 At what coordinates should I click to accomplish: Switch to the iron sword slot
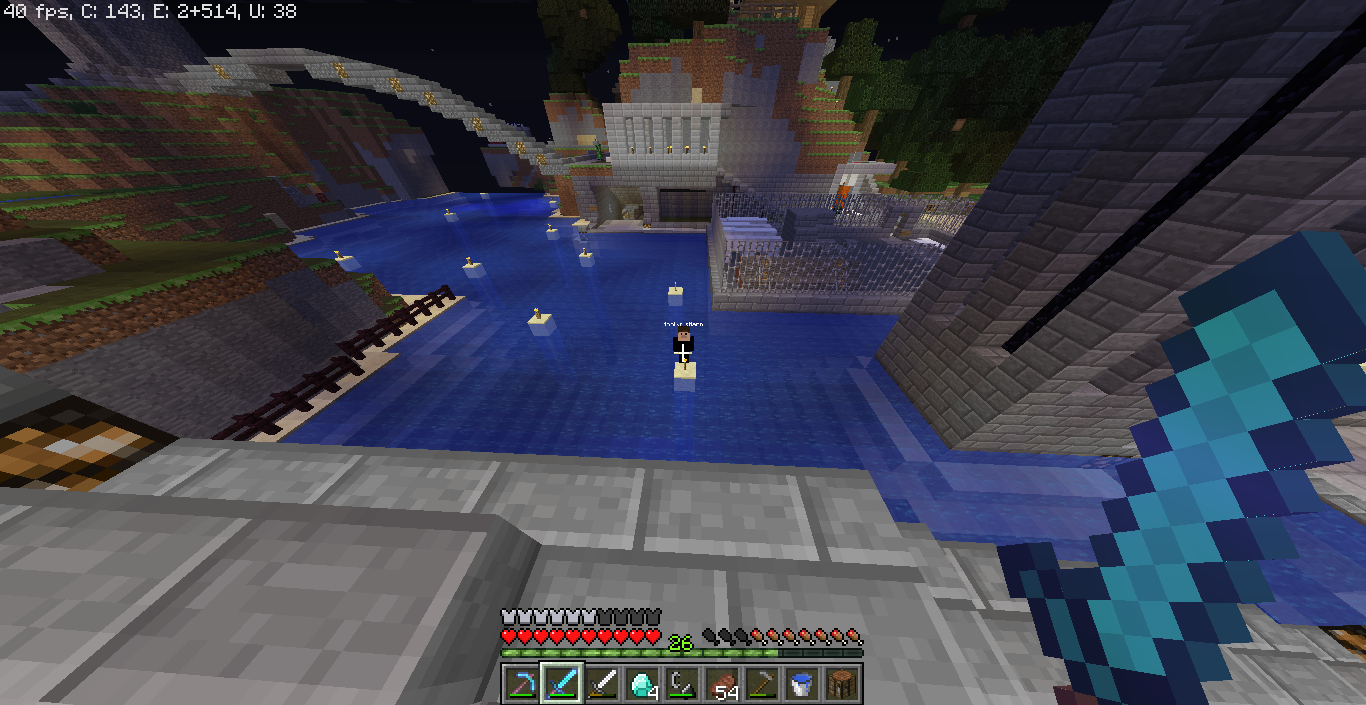point(602,684)
